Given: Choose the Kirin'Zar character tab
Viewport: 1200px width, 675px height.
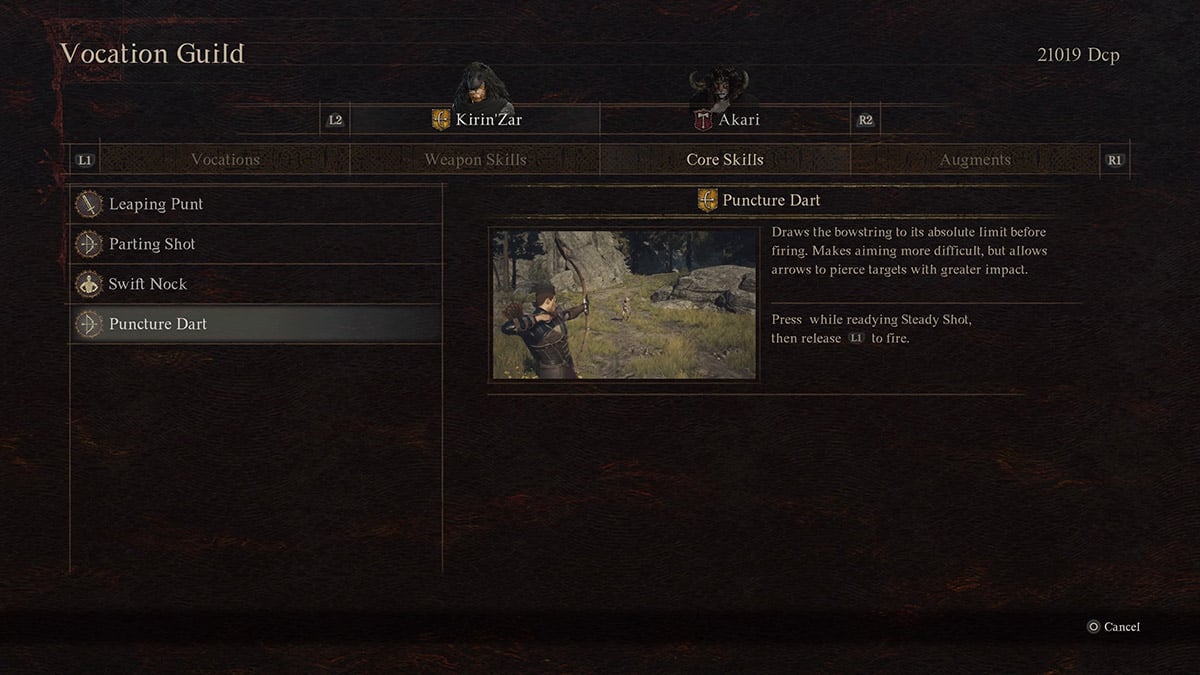Looking at the screenshot, I should (x=476, y=120).
